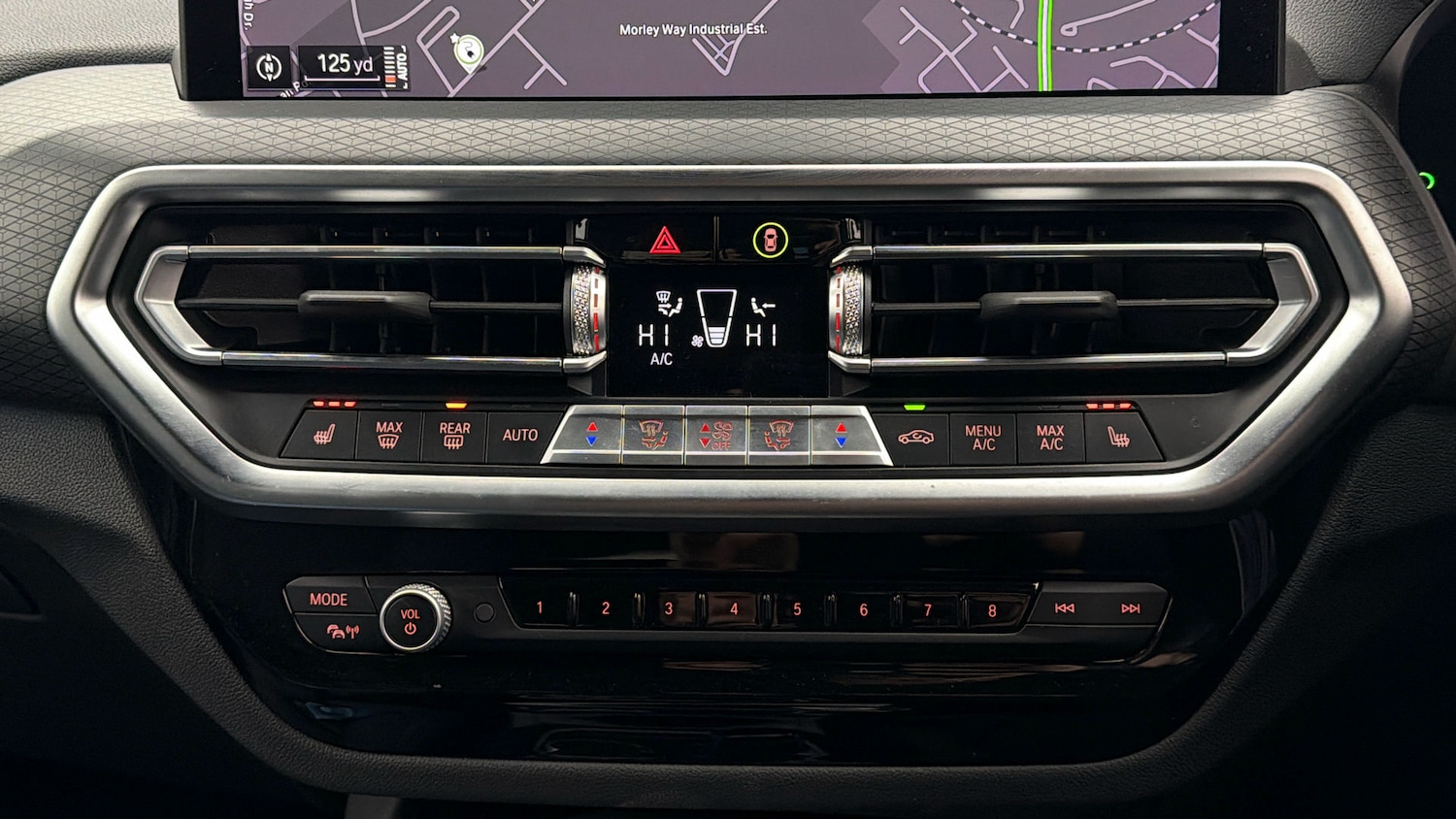Screen dimensions: 1456x819
Task: Turn on the hazard warning lights
Action: (x=665, y=240)
